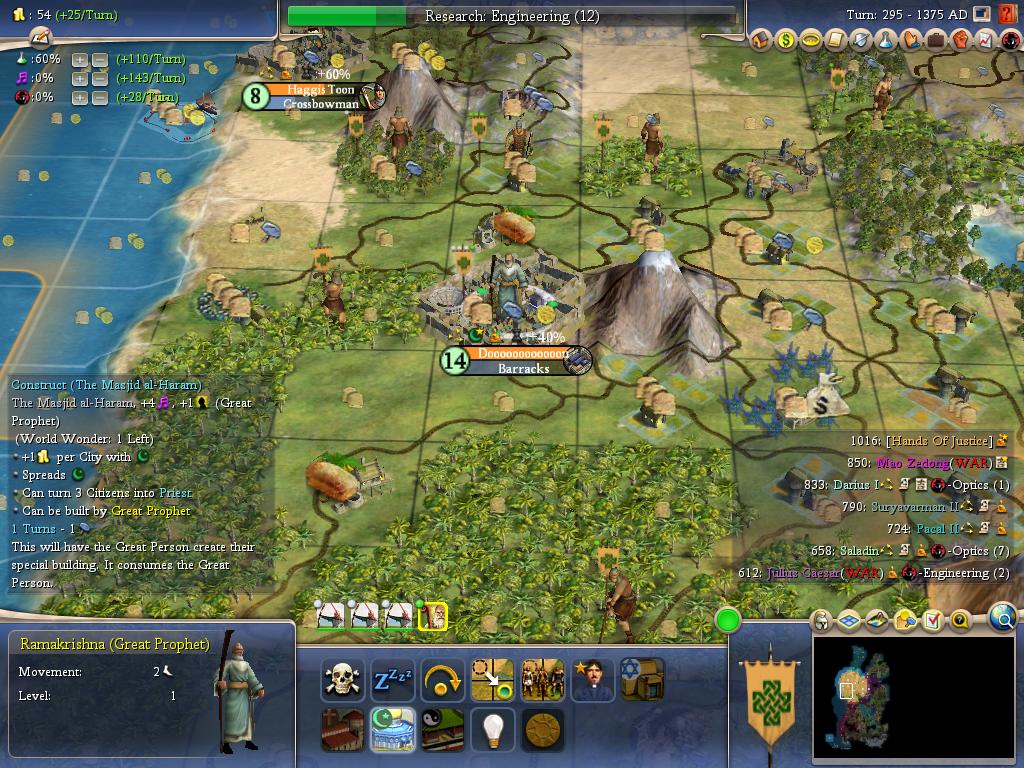The width and height of the screenshot is (1024, 768).
Task: Start a Golden Age with the sun disc
Action: click(x=542, y=730)
